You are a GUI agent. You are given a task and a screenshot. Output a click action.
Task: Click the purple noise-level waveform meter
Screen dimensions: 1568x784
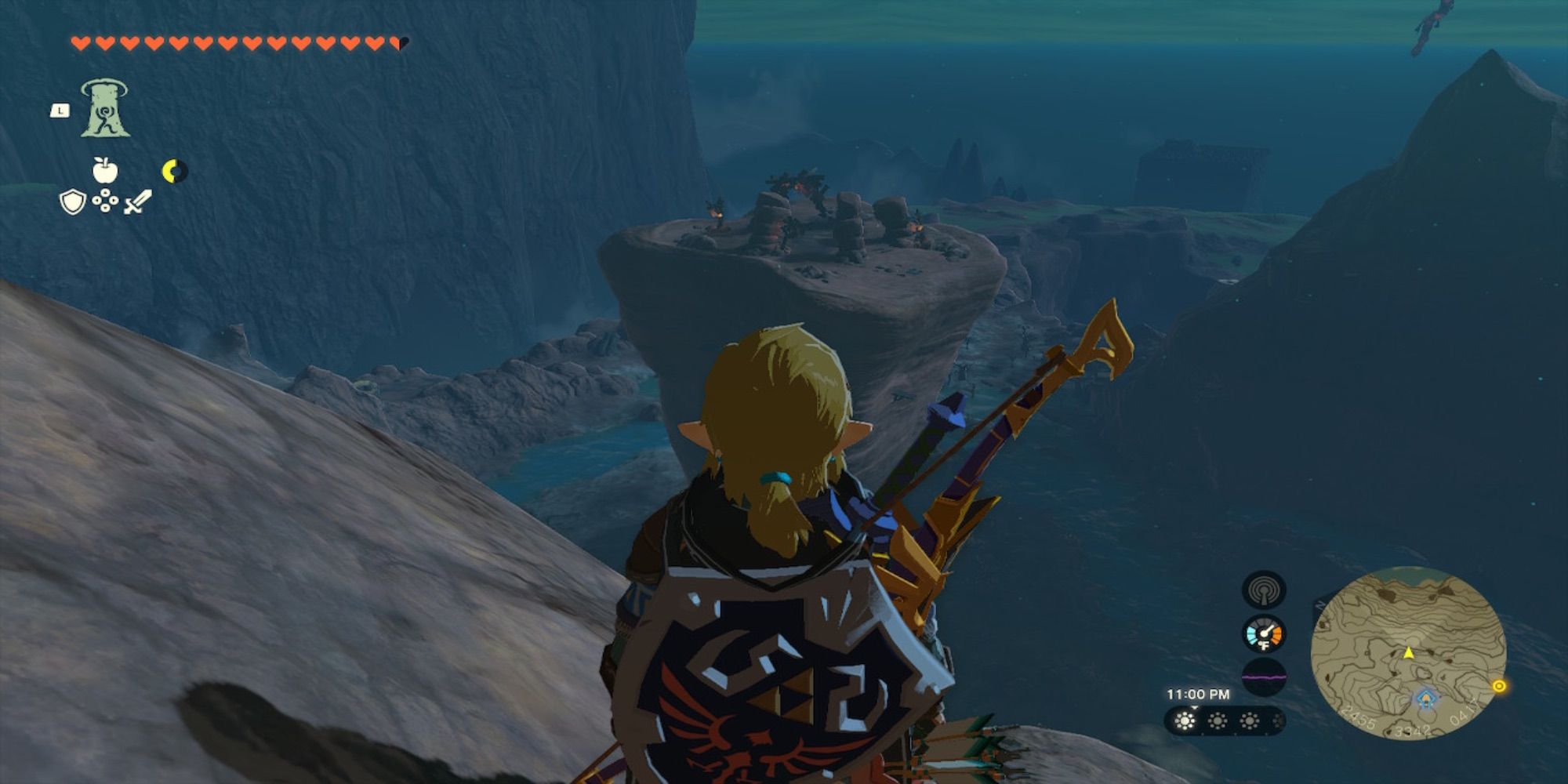point(1264,679)
